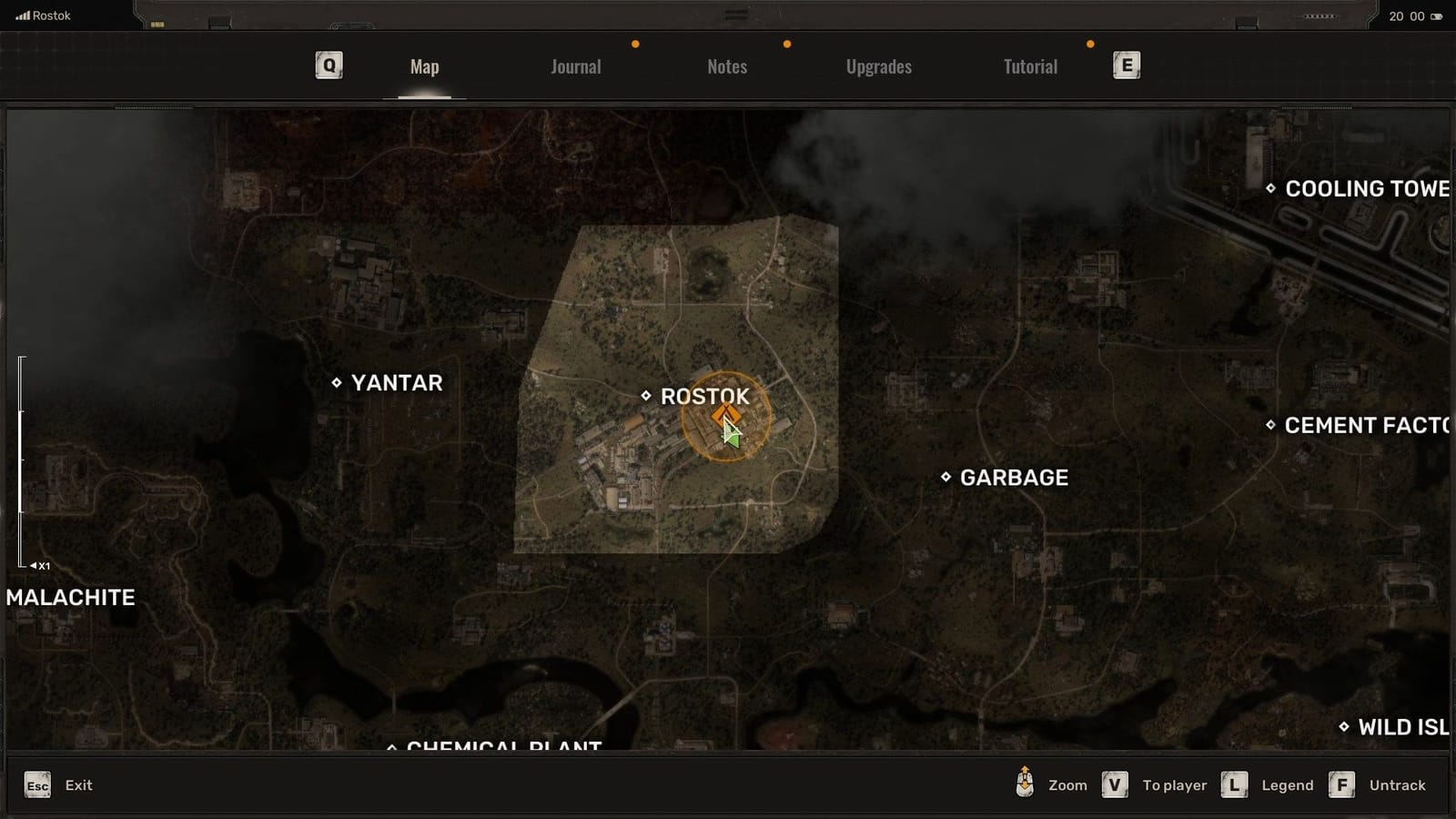Switch to the Journal tab
This screenshot has height=819, width=1456.
click(x=575, y=66)
